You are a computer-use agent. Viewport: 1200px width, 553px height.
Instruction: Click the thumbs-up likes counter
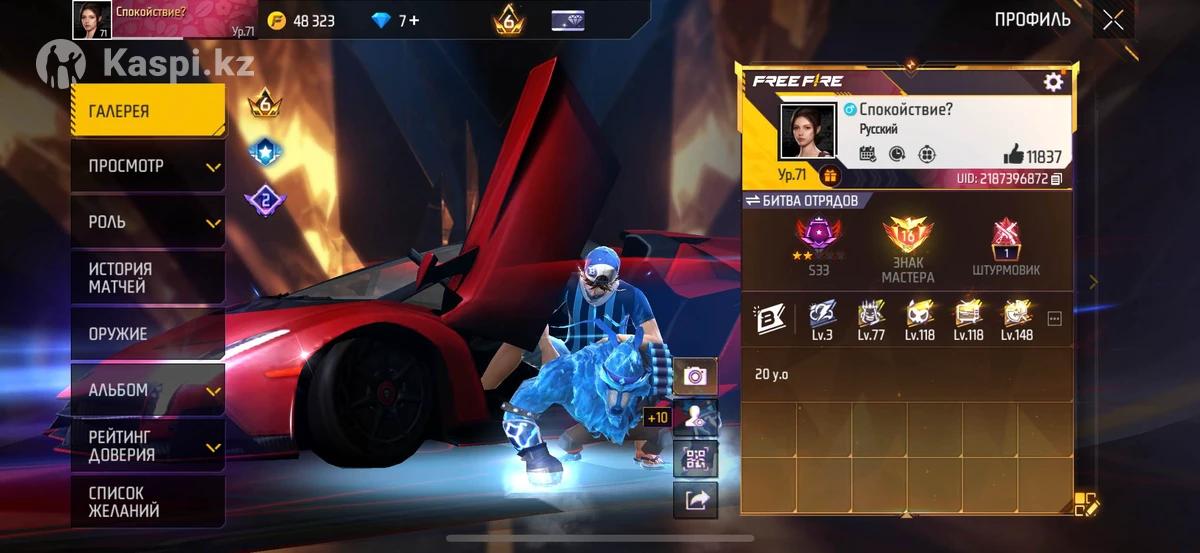(x=1032, y=155)
